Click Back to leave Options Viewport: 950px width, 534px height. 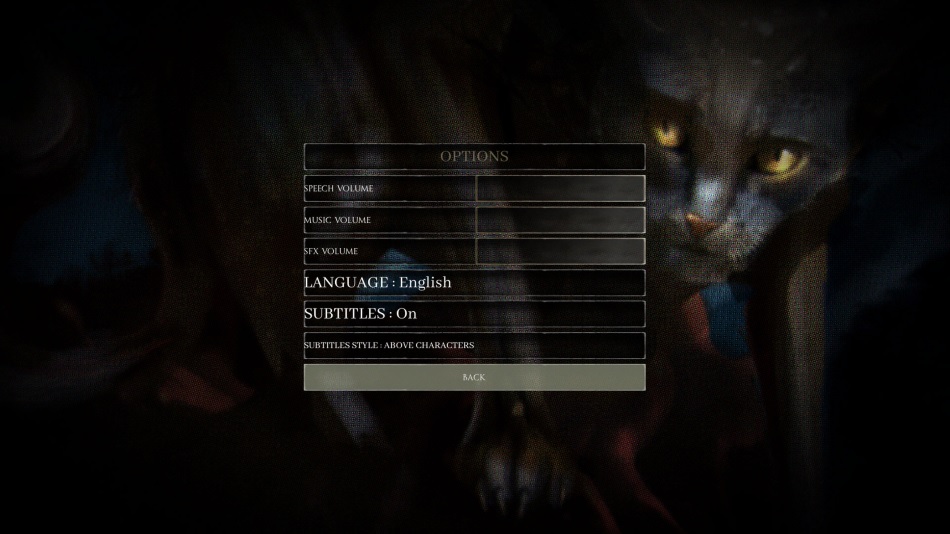pyautogui.click(x=474, y=377)
